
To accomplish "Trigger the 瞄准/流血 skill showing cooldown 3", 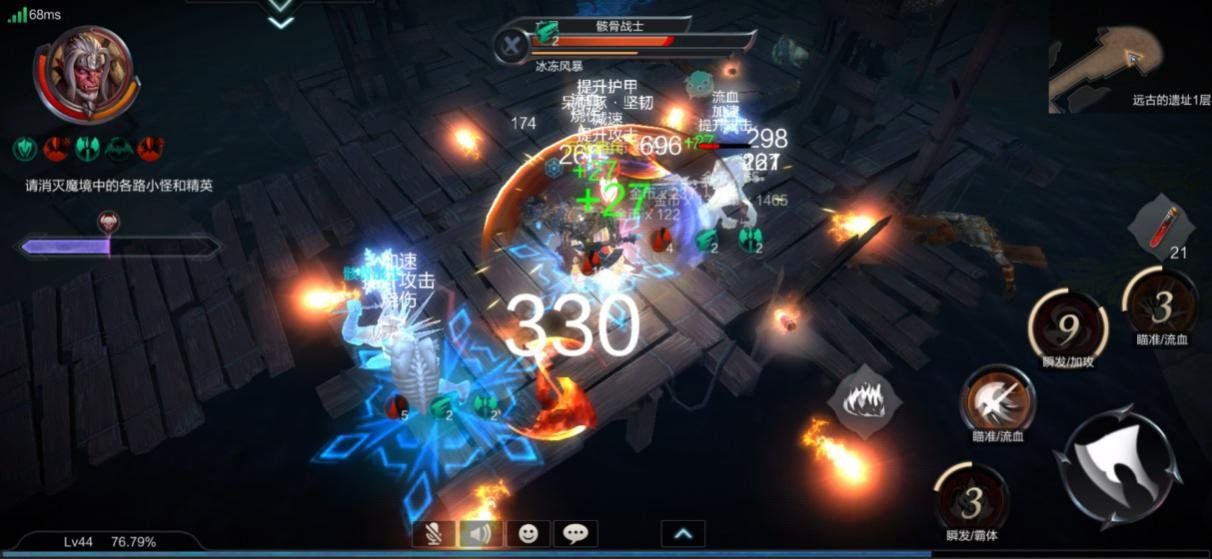I will [x=1160, y=306].
